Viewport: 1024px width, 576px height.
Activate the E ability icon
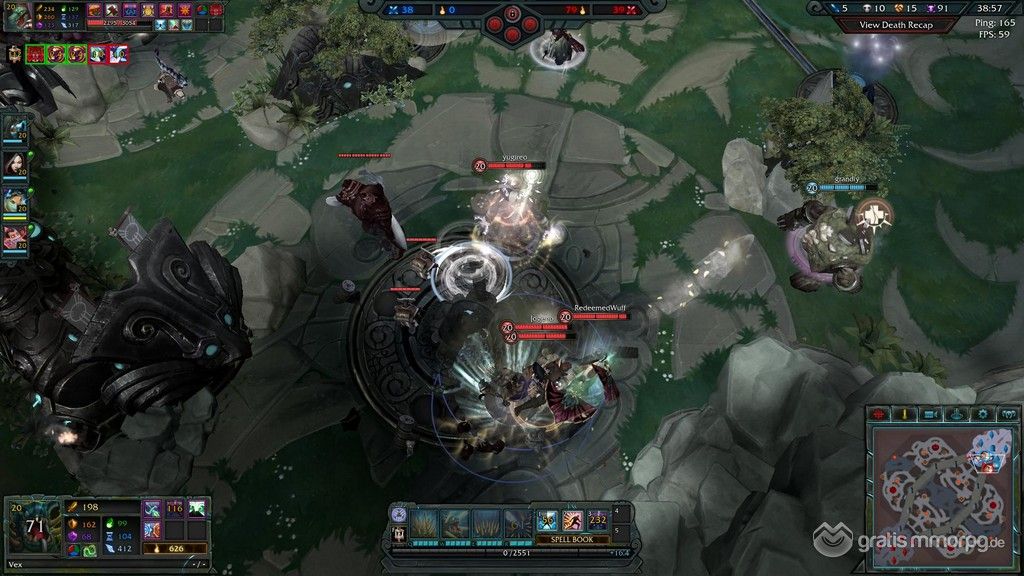coord(487,522)
